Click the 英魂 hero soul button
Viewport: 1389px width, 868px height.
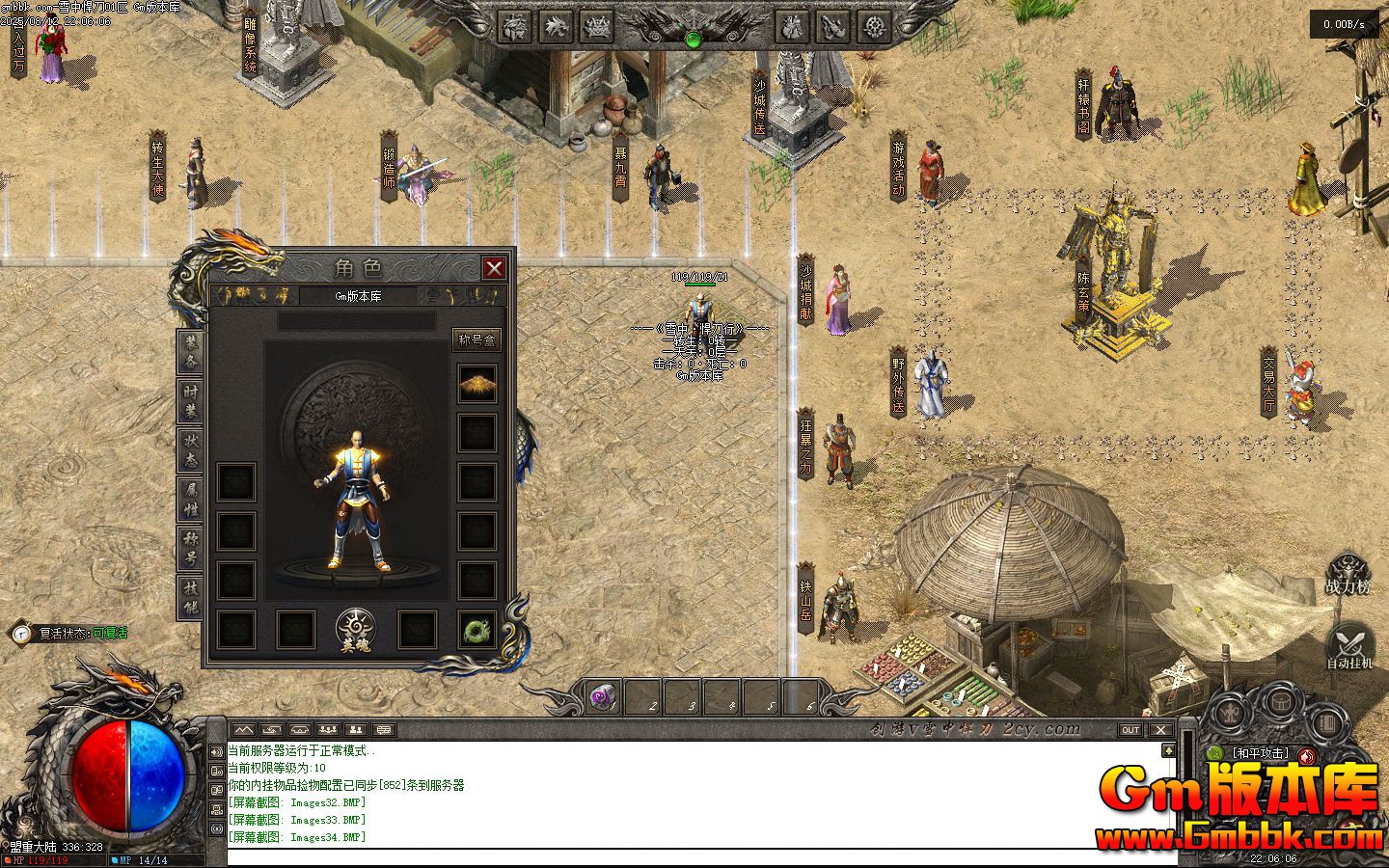click(x=356, y=631)
